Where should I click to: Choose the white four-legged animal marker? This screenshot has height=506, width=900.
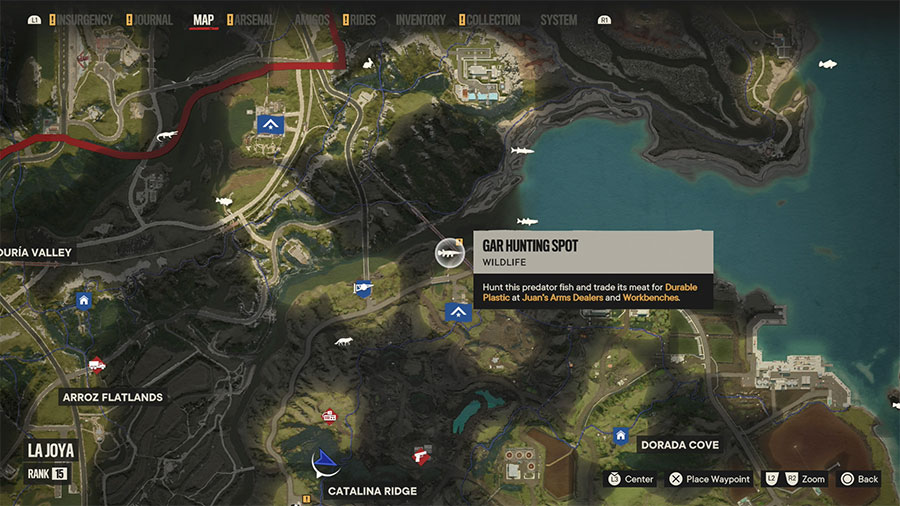(x=344, y=342)
